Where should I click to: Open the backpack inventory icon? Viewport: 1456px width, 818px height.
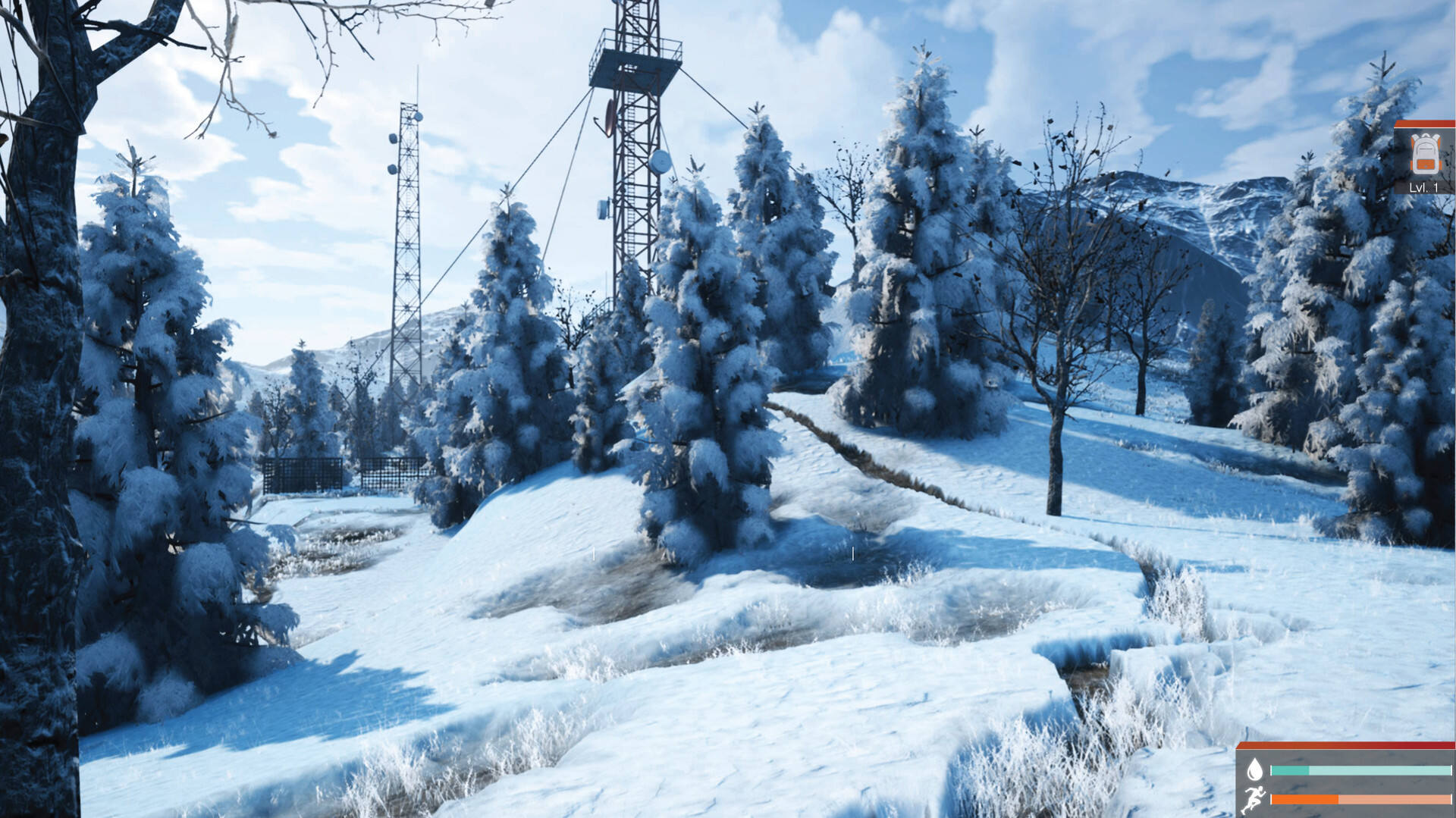pyautogui.click(x=1424, y=155)
